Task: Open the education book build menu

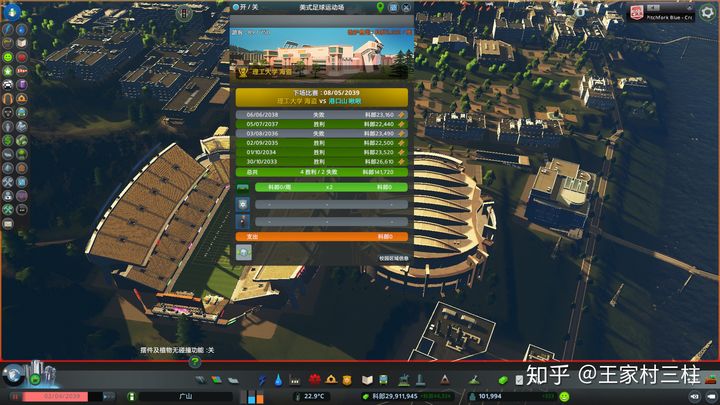Action: coord(366,380)
